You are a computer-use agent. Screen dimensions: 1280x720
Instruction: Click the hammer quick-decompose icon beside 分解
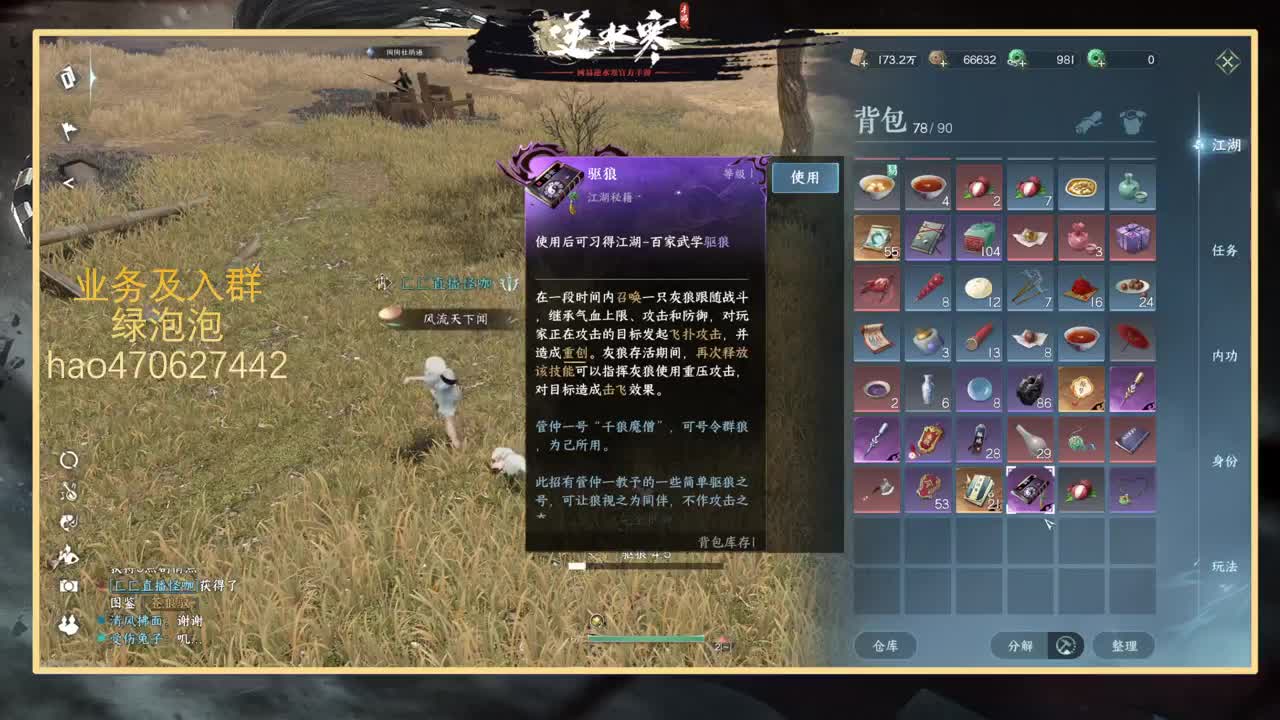point(1065,645)
